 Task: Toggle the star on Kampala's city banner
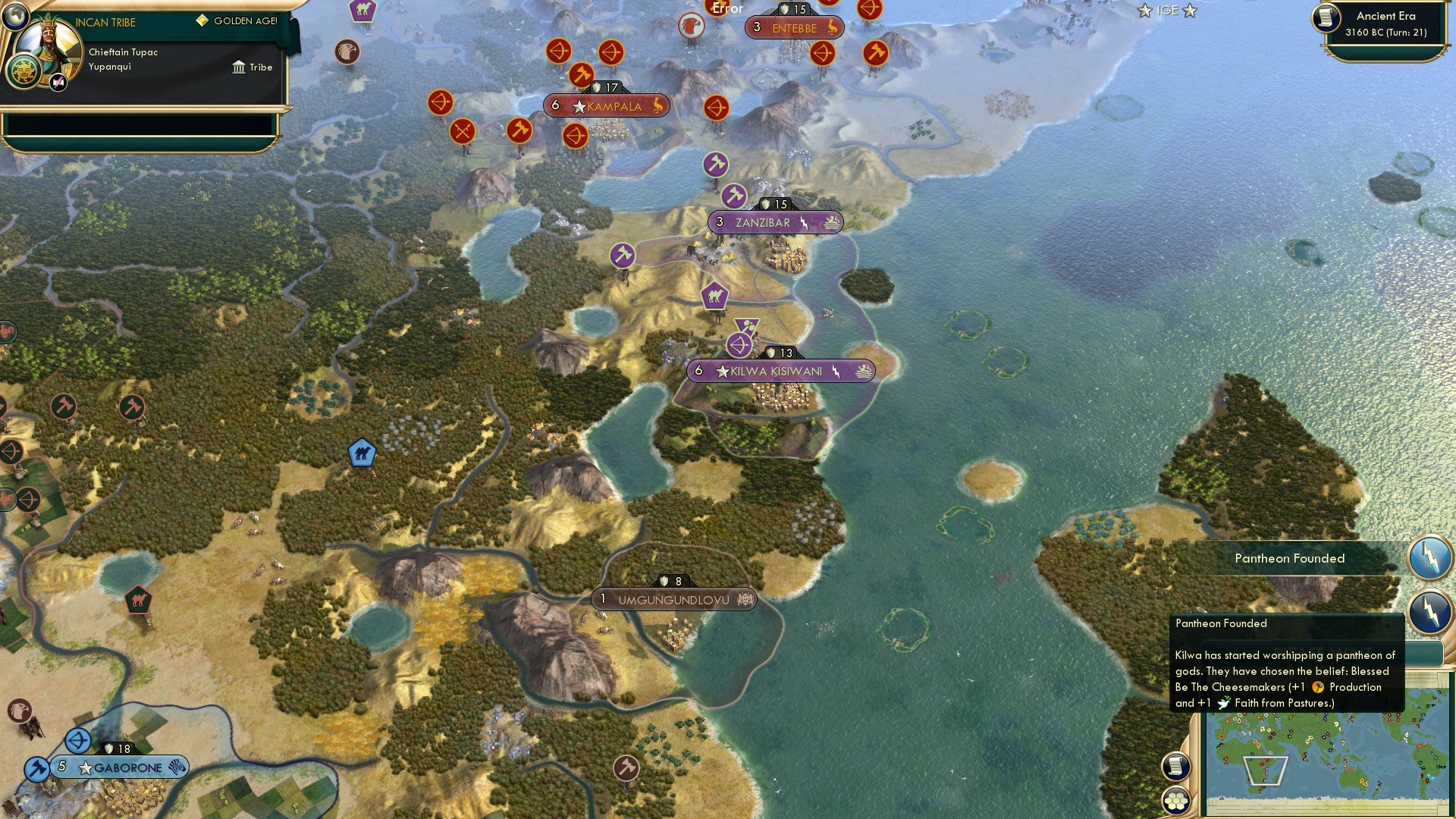[579, 106]
